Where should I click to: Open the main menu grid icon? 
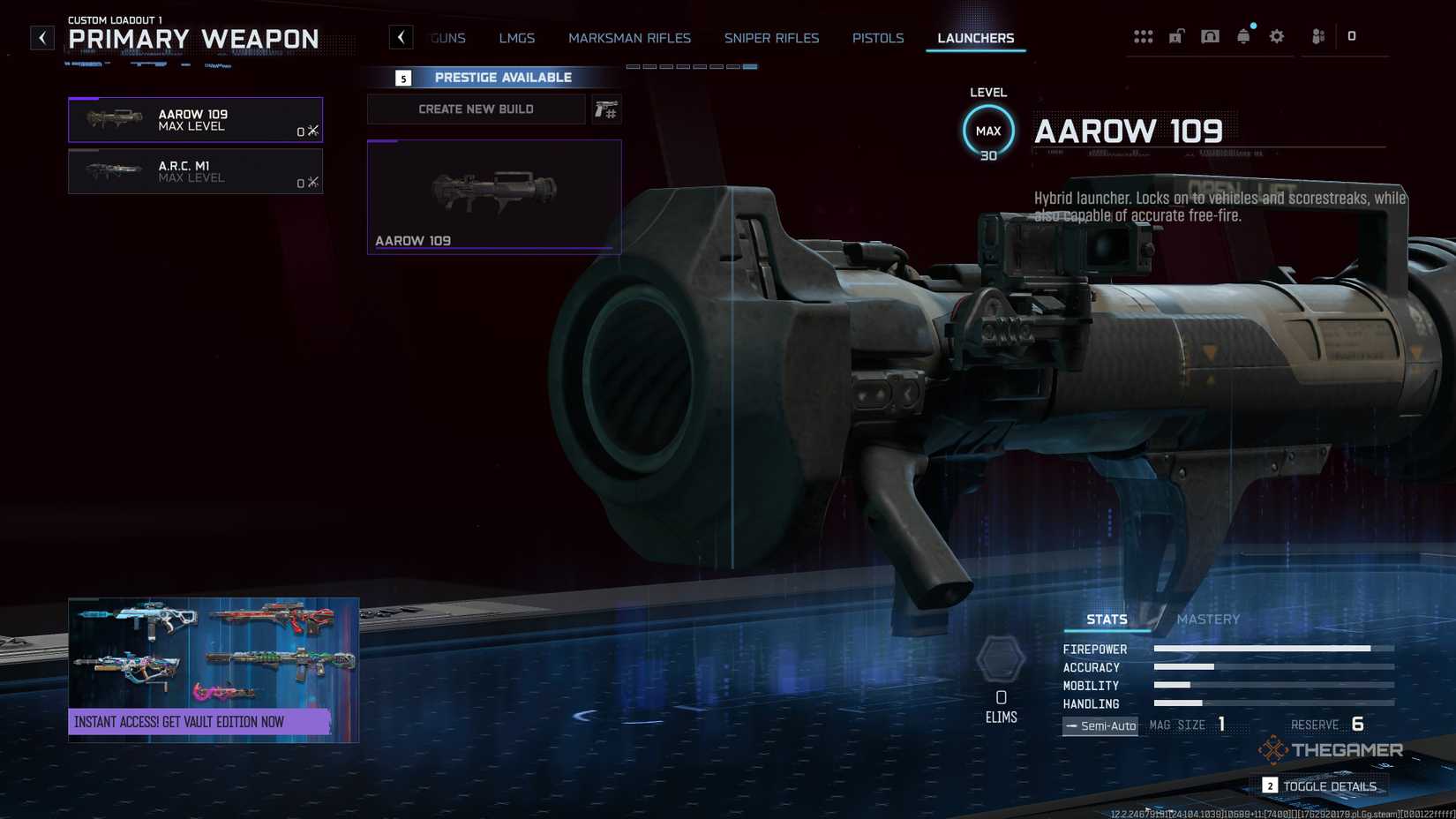(1144, 36)
